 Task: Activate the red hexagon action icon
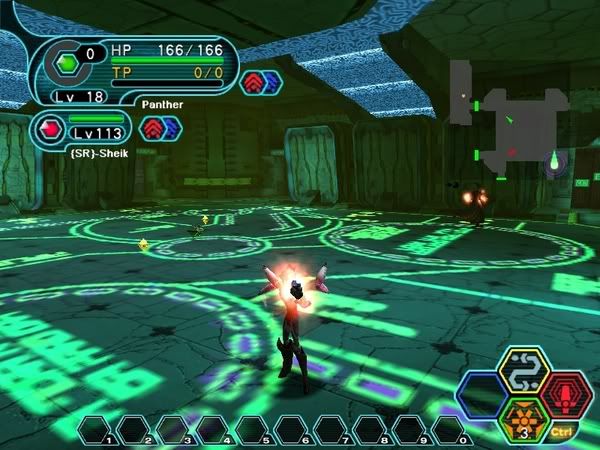(566, 392)
